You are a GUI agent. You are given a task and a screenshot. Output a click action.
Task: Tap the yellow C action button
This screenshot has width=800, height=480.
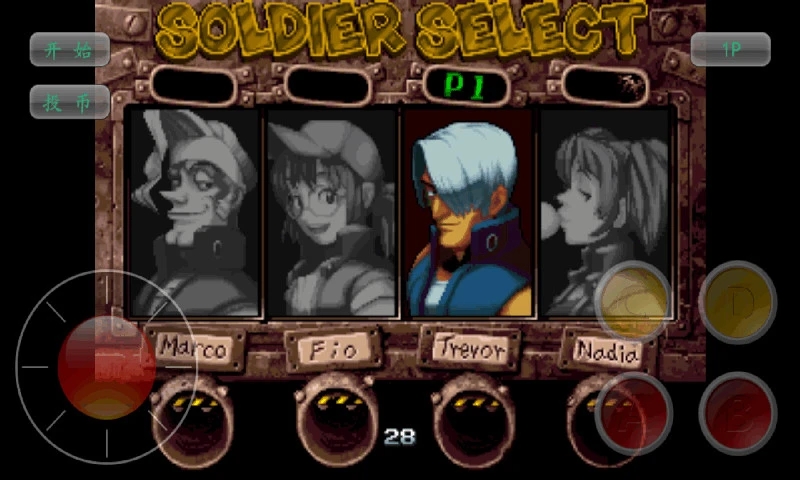coord(633,302)
